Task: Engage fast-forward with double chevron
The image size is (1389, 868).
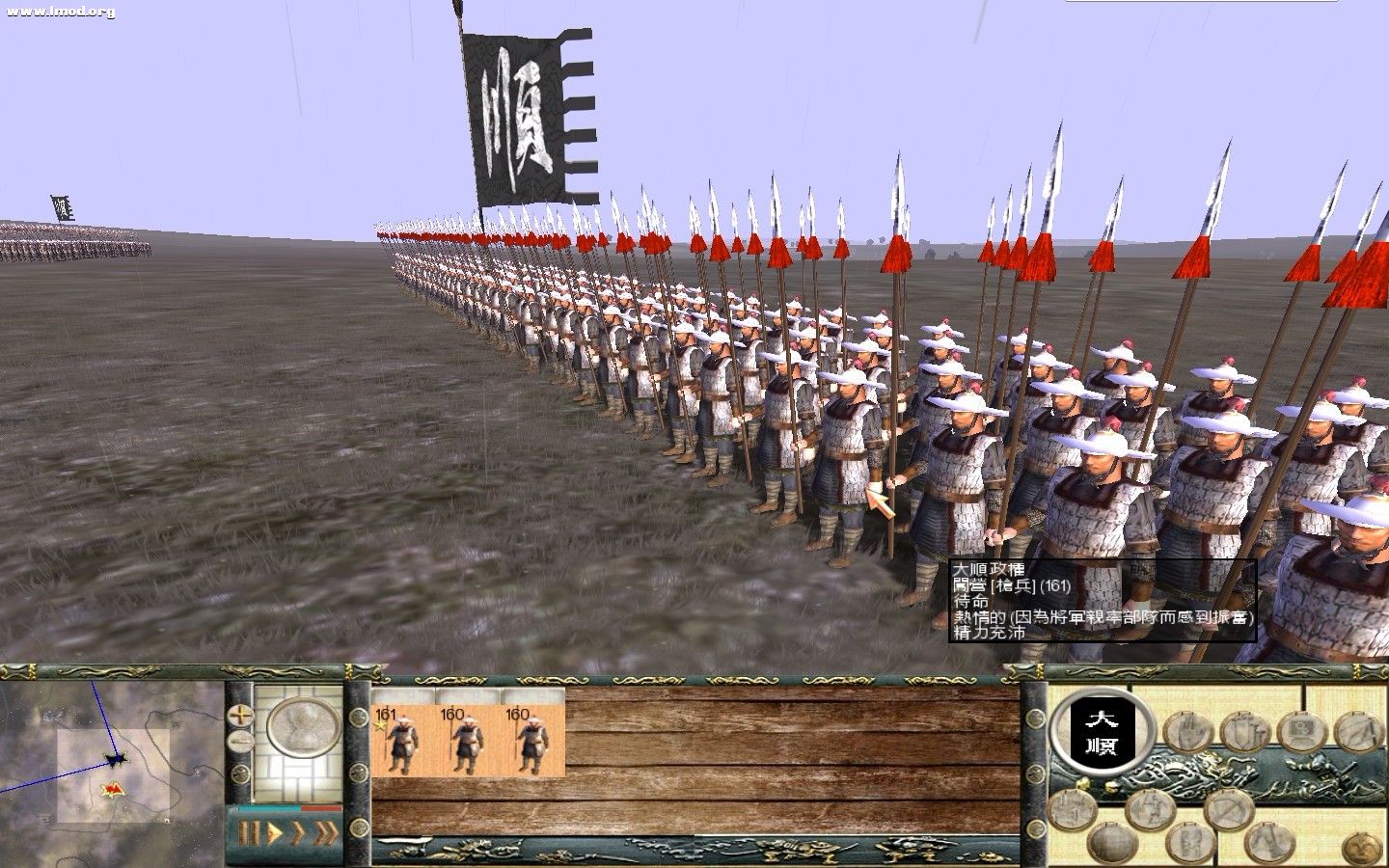Action: (x=298, y=830)
